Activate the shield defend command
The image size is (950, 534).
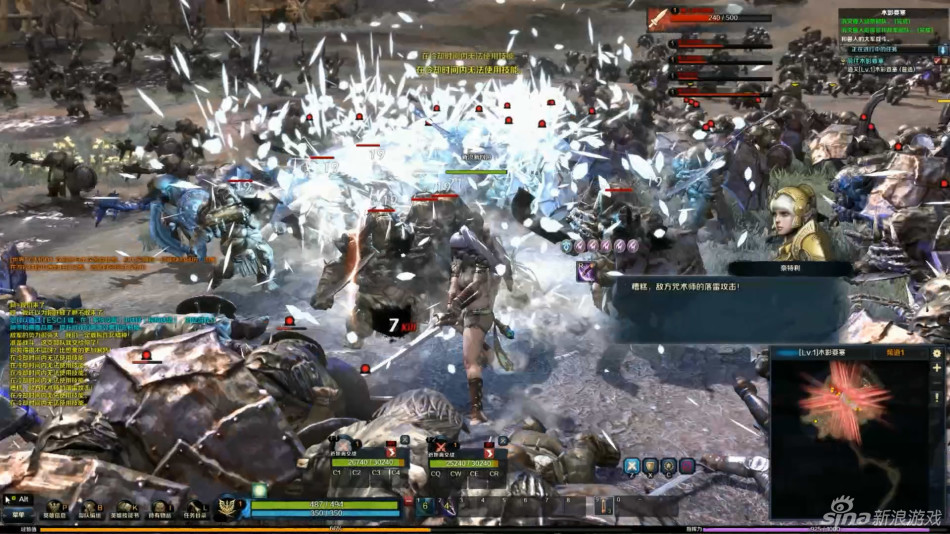point(651,465)
